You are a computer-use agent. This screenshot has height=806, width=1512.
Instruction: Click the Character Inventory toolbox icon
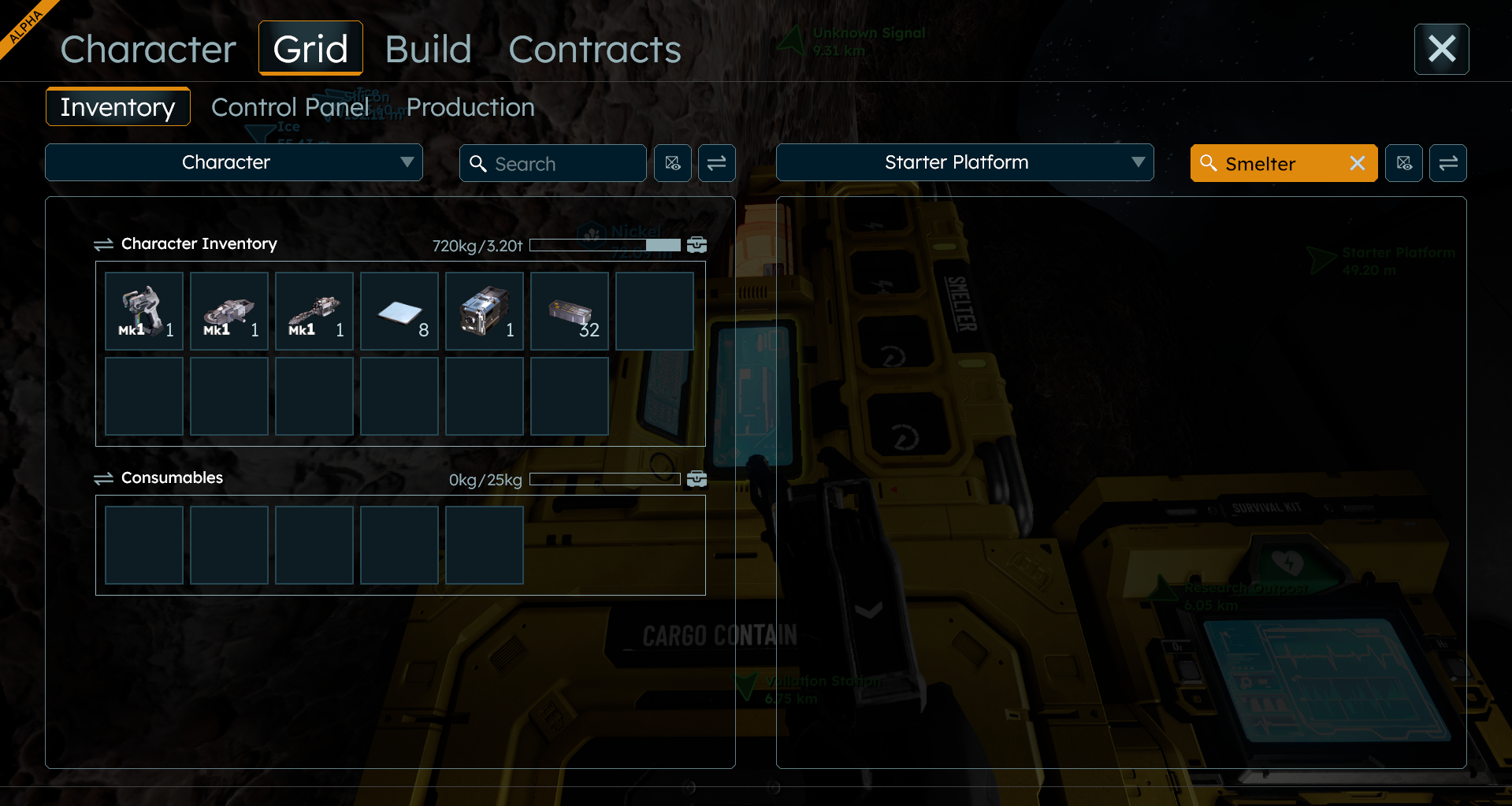pos(697,245)
